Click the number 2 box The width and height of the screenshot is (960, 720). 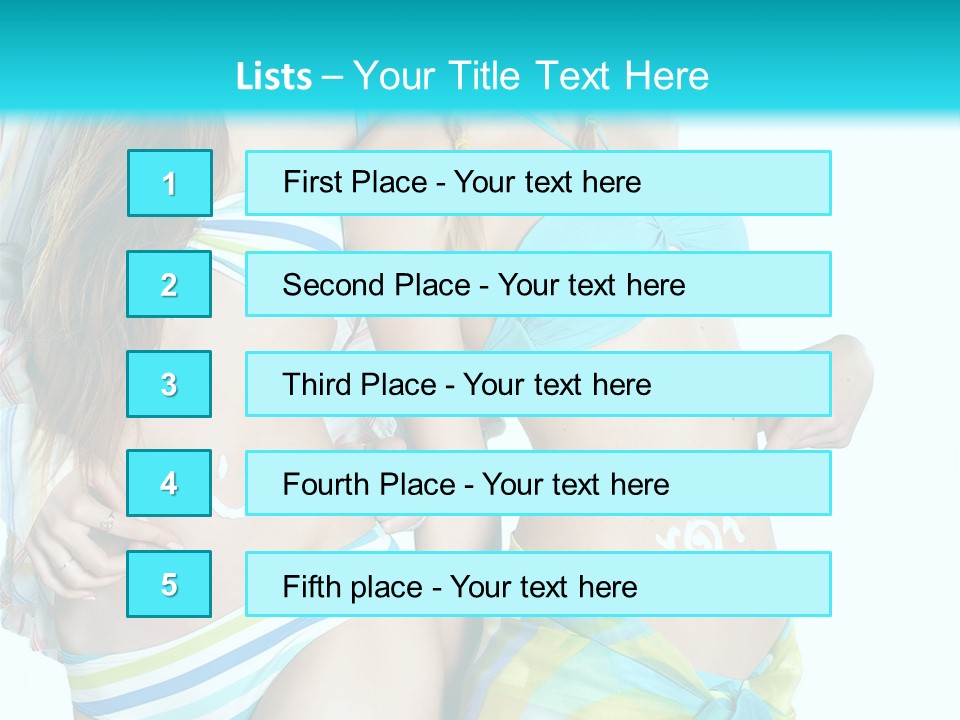170,284
